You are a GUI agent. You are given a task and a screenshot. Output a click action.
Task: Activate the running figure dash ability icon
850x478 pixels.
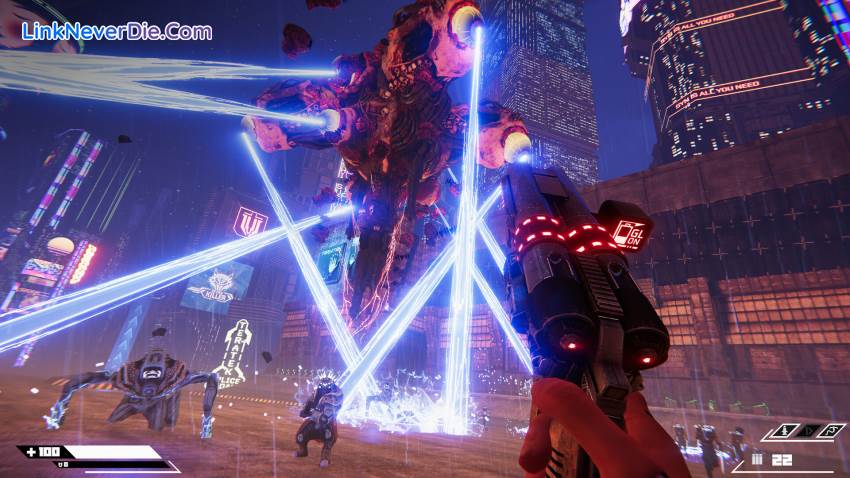click(x=831, y=432)
